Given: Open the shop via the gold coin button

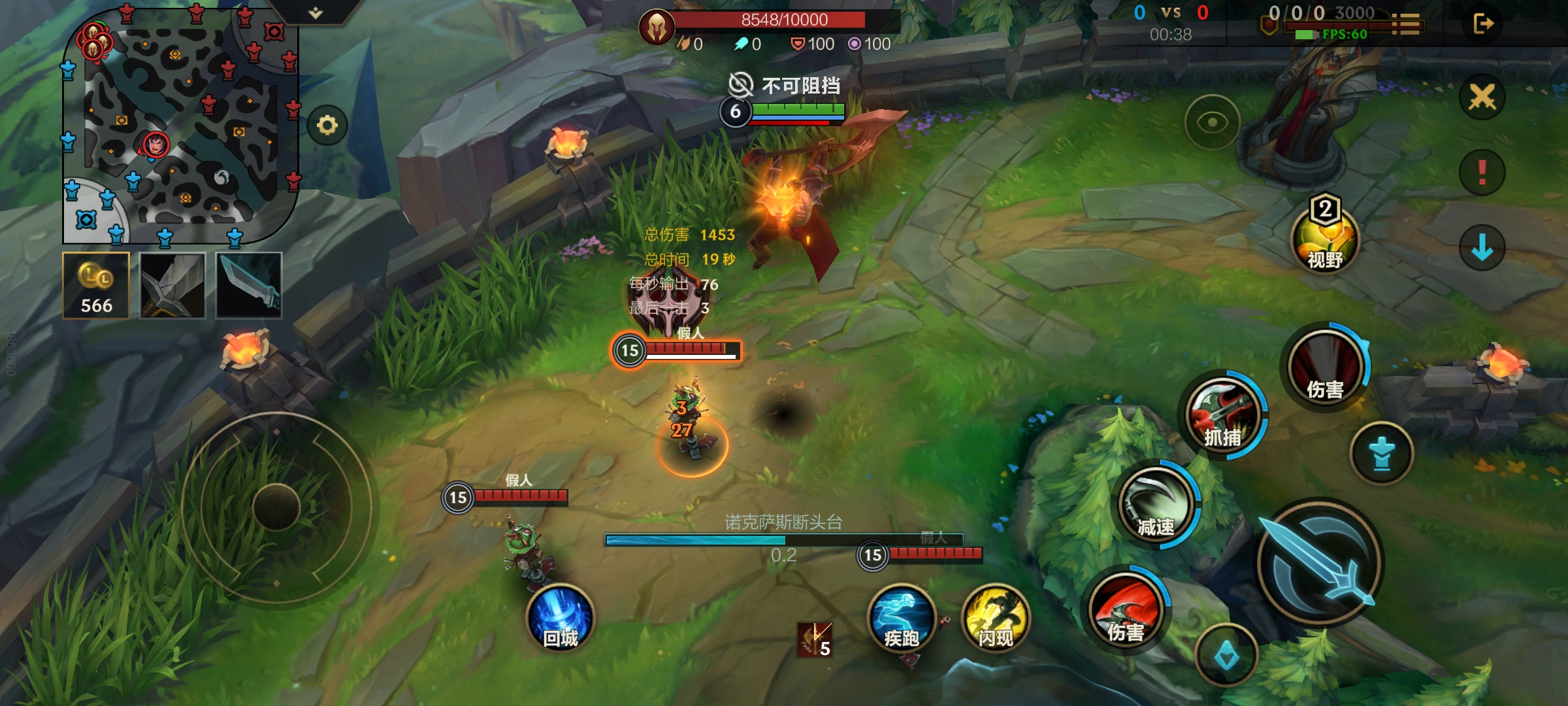Looking at the screenshot, I should 96,286.
